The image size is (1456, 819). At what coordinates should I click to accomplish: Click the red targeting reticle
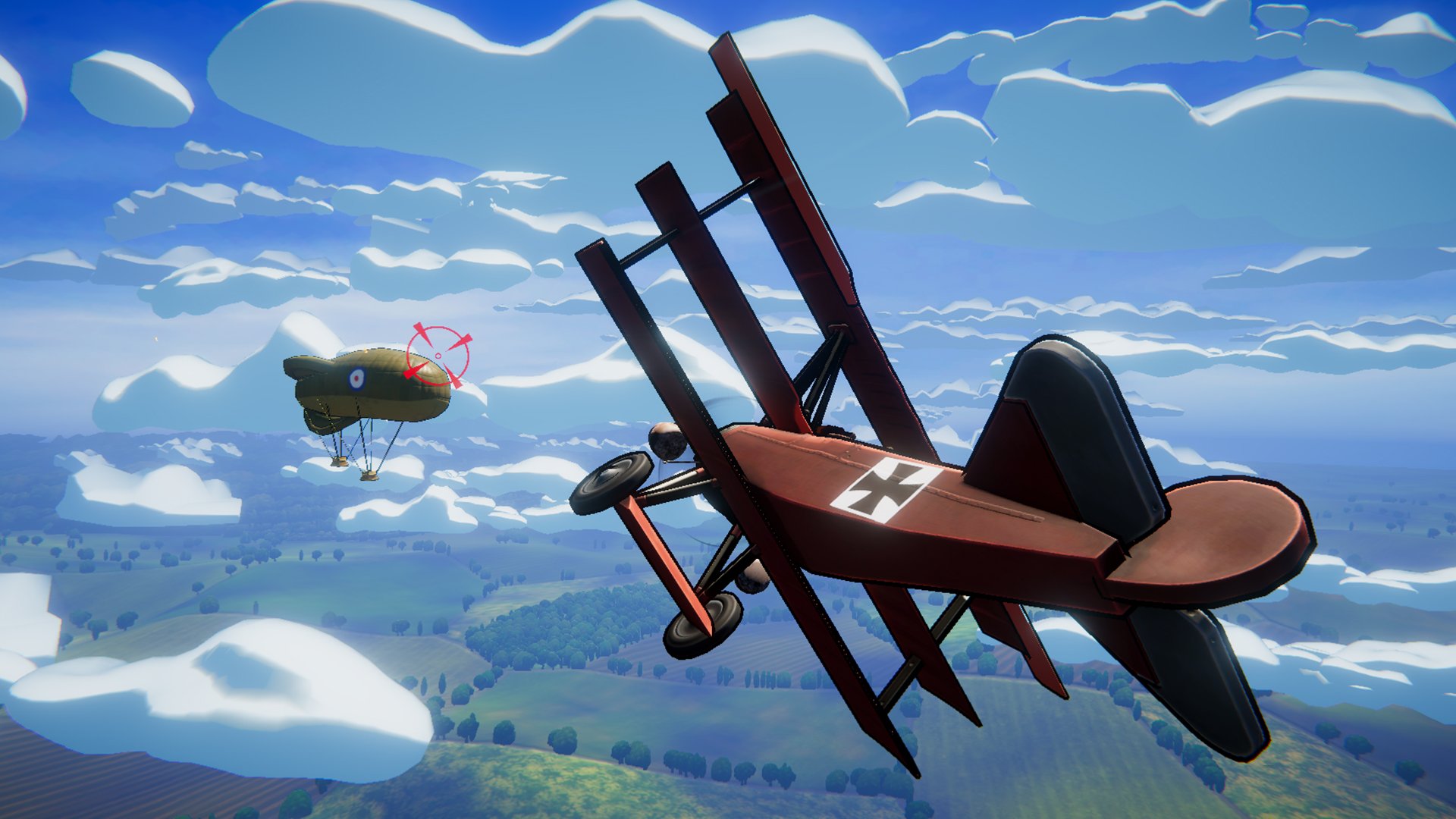pyautogui.click(x=438, y=356)
